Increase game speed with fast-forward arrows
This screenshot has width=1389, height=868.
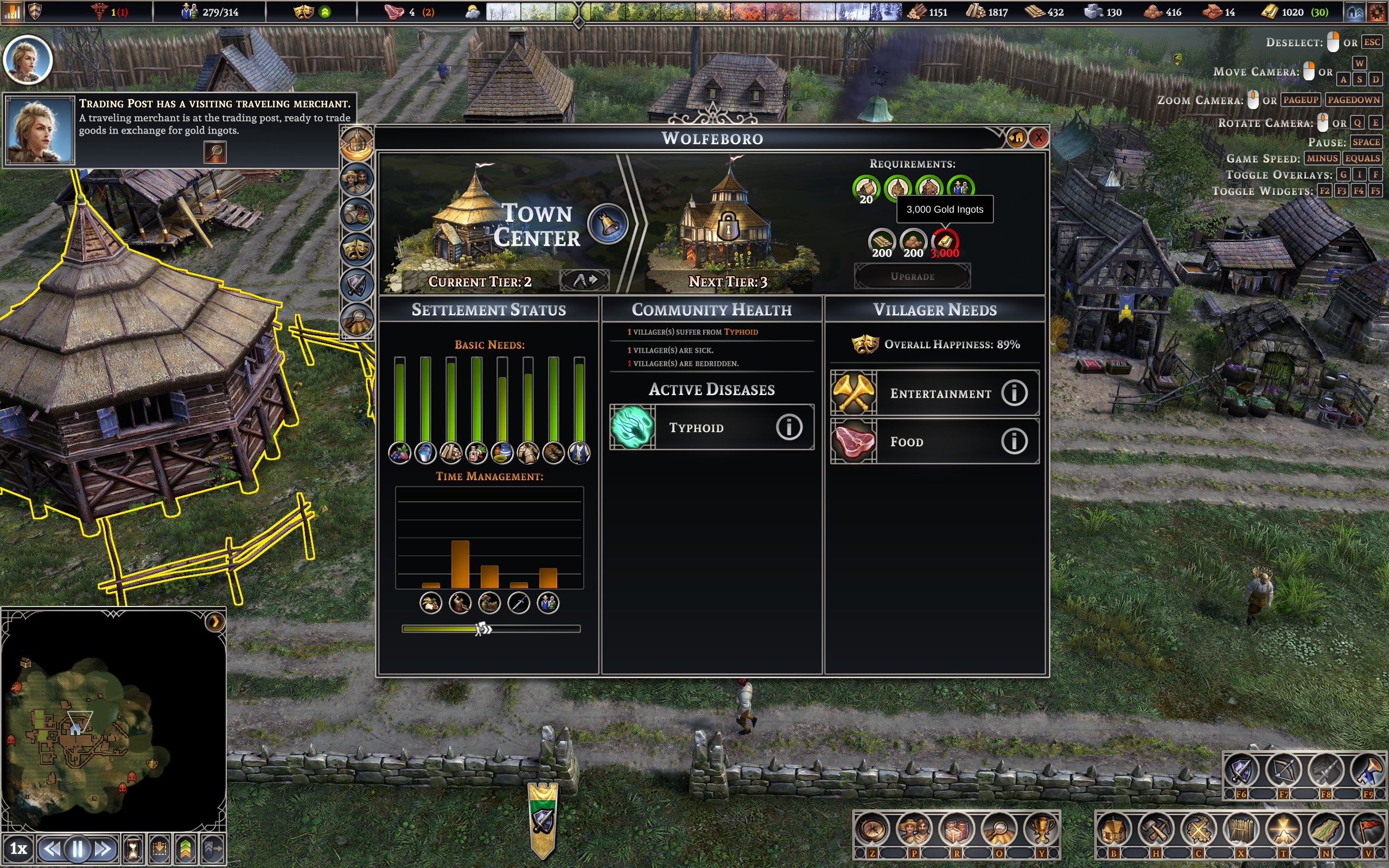click(103, 848)
